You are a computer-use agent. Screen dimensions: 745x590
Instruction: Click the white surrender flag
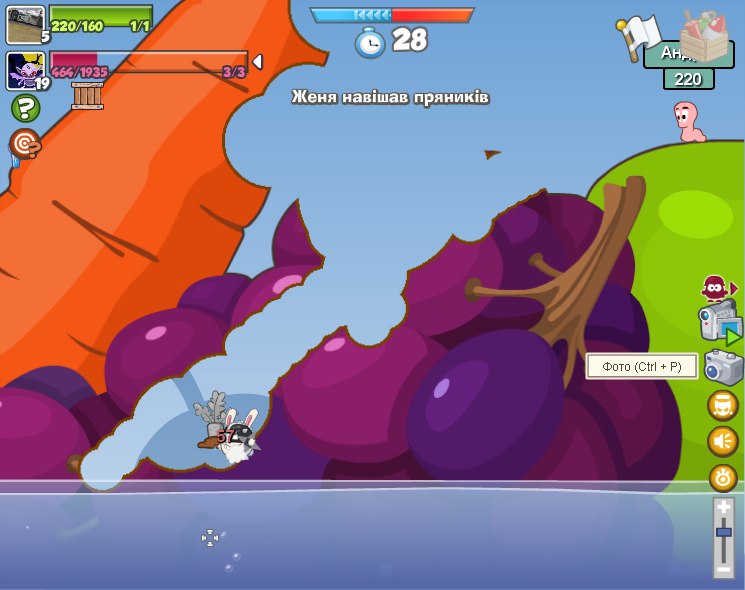click(x=638, y=34)
